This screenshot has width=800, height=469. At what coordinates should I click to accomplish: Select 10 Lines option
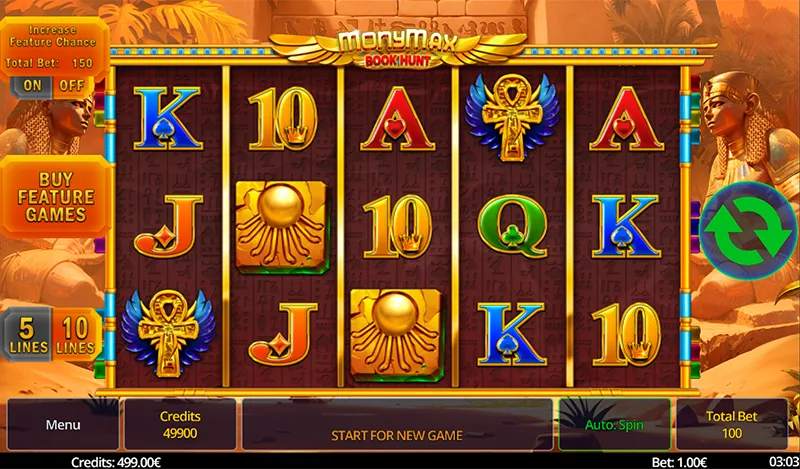point(78,336)
